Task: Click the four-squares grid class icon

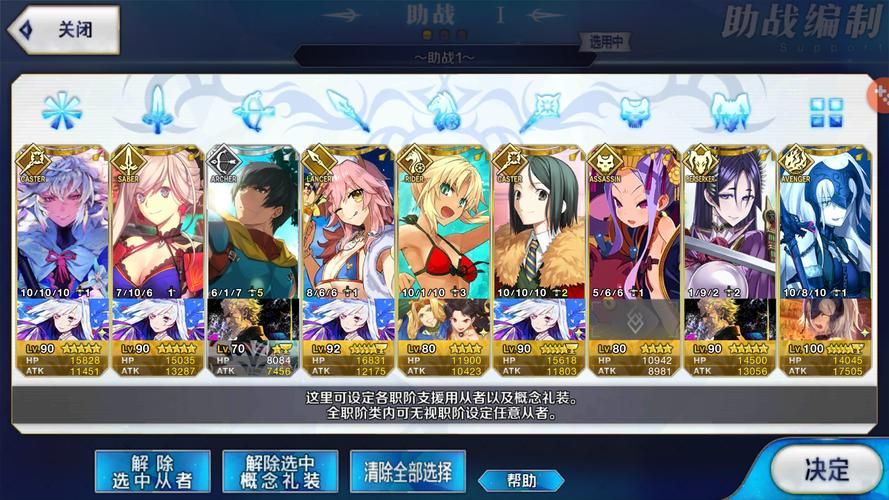Action: tap(827, 112)
